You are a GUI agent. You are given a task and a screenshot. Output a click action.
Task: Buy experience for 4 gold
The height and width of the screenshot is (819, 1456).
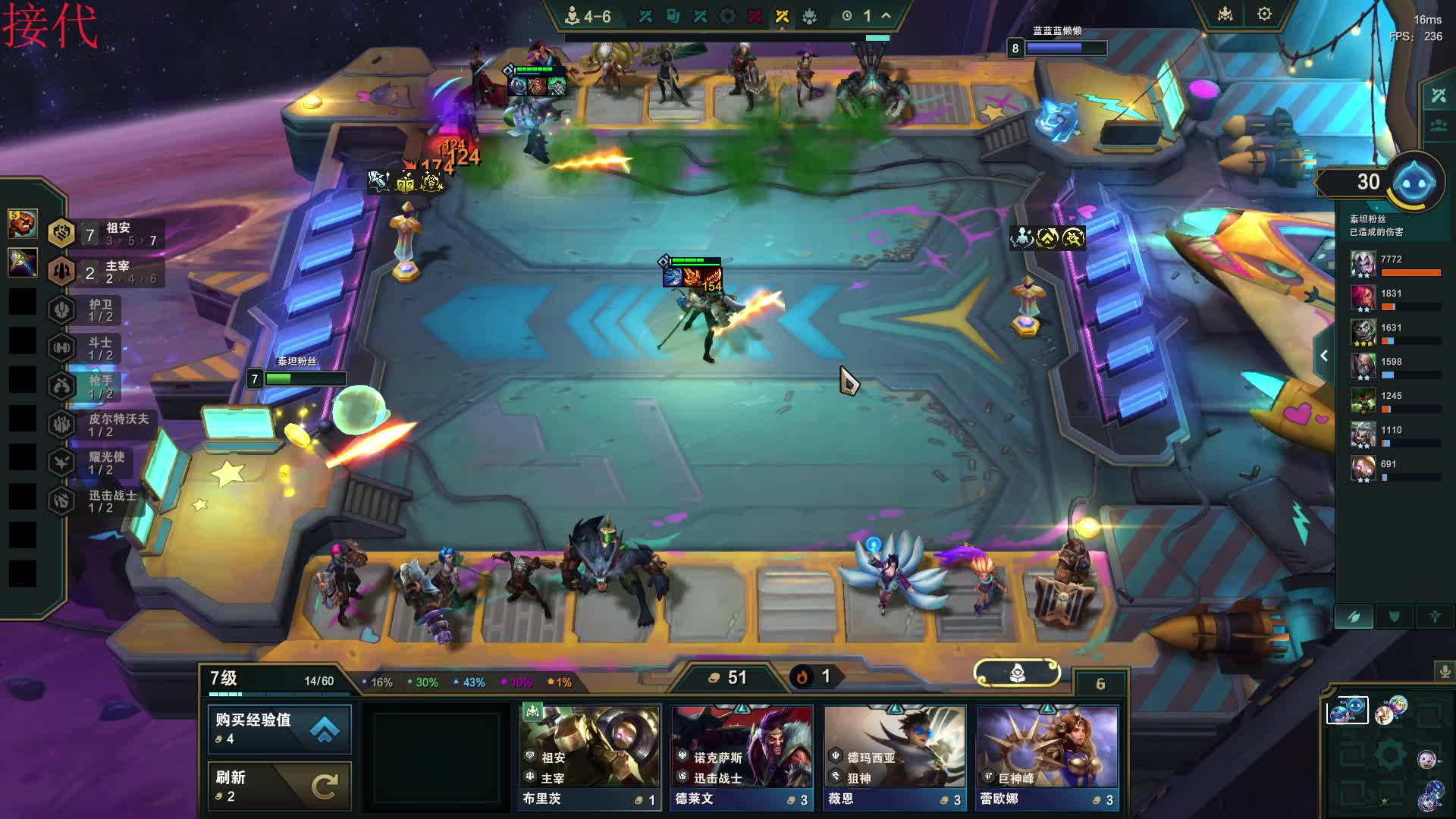pos(278,728)
